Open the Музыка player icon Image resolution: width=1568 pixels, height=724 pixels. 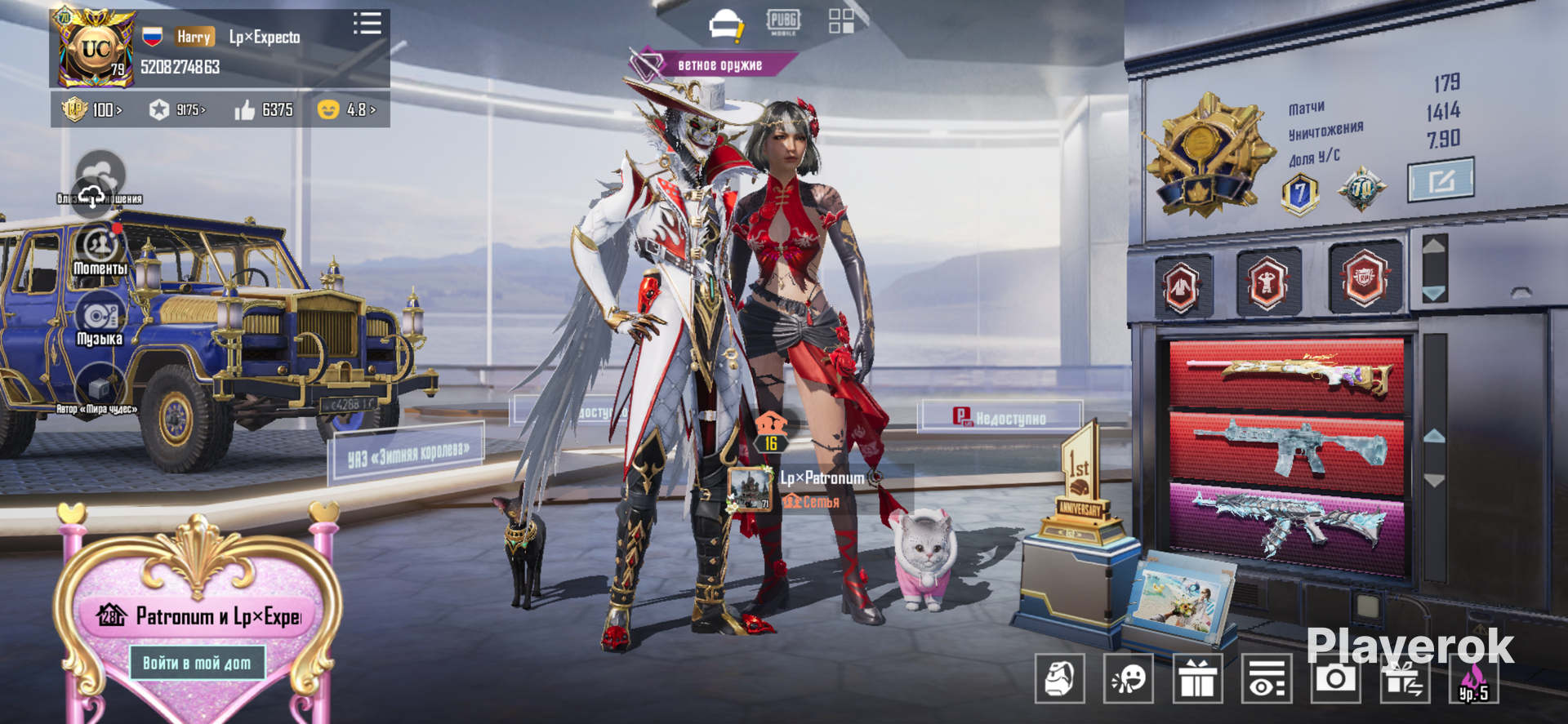(x=100, y=322)
